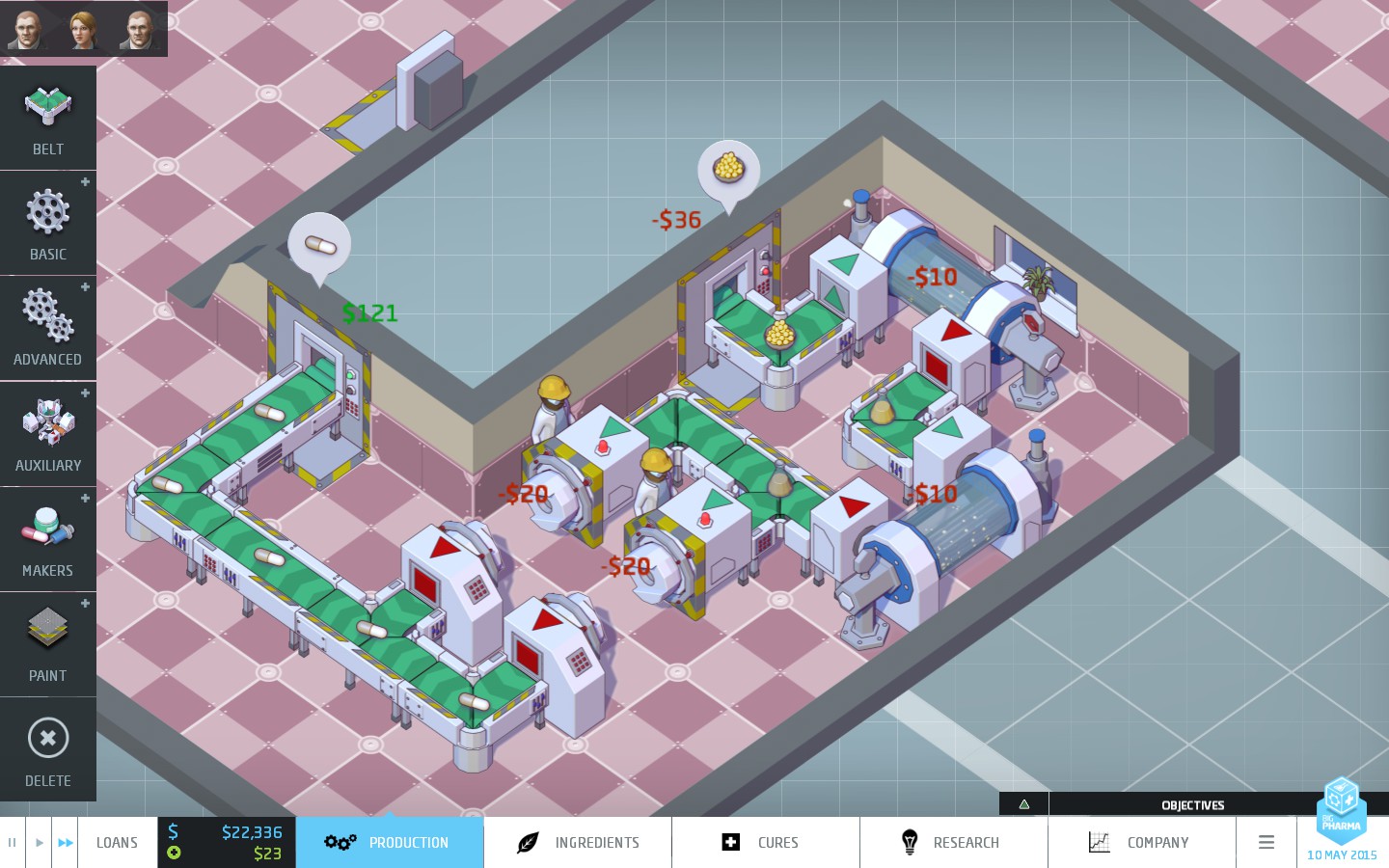Activate the Delete tool
The height and width of the screenshot is (868, 1389).
pyautogui.click(x=48, y=749)
